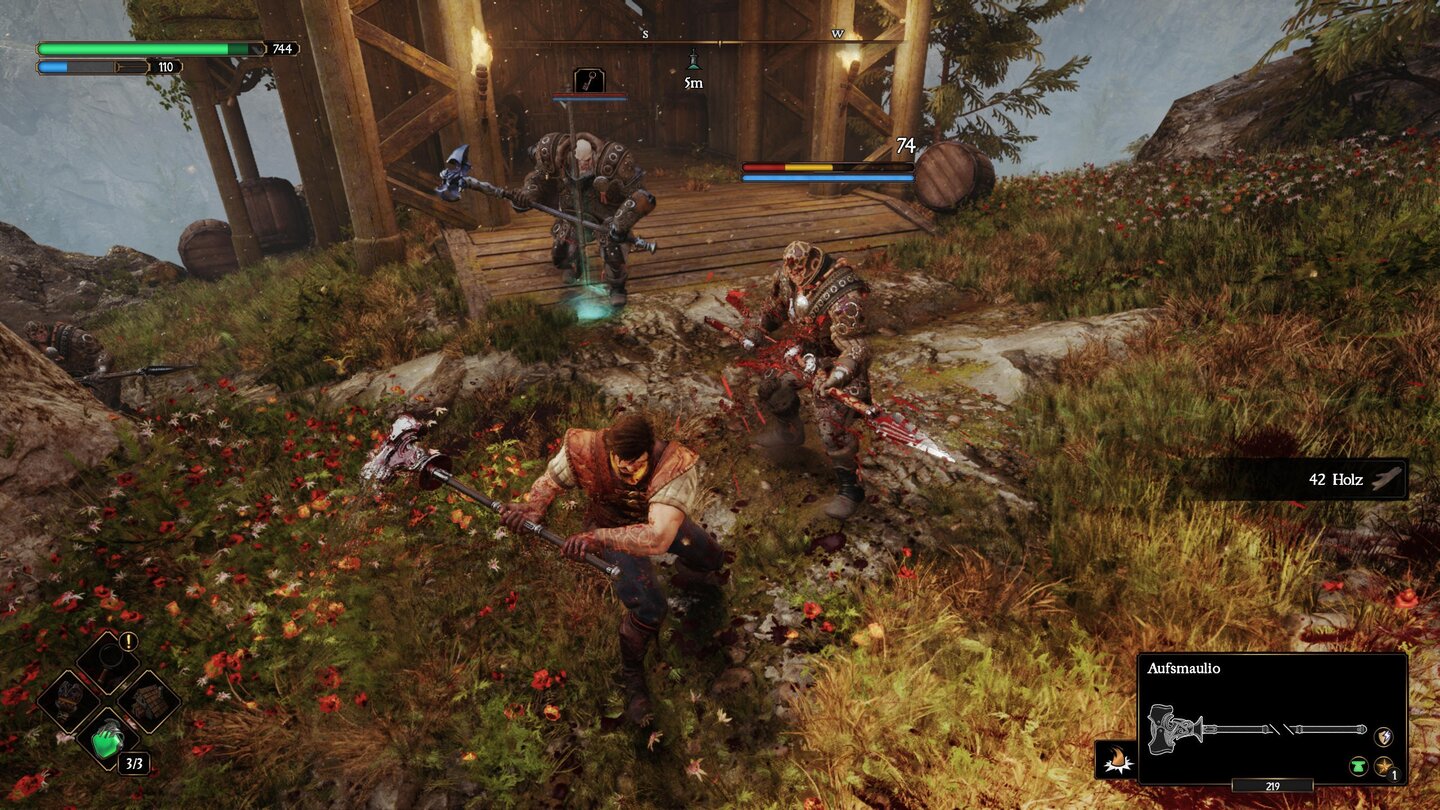Click the green health bar showing 744

tap(140, 46)
